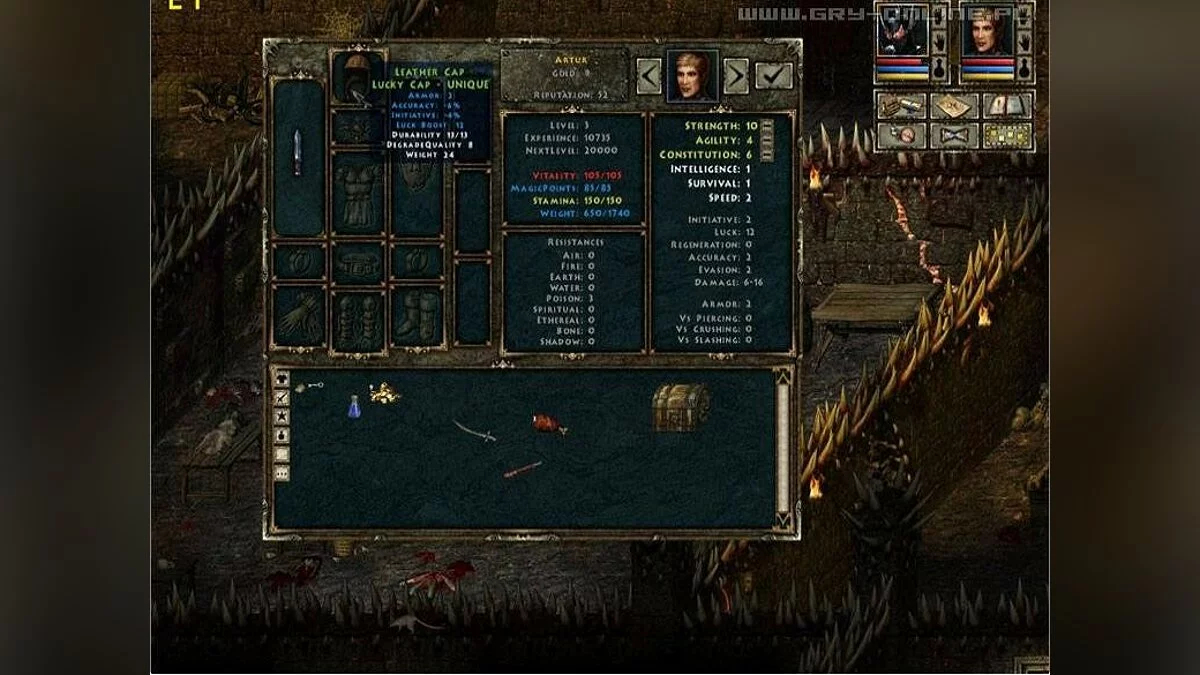The width and height of the screenshot is (1200, 675).
Task: Open the treasure chest in inventory
Action: tap(680, 406)
